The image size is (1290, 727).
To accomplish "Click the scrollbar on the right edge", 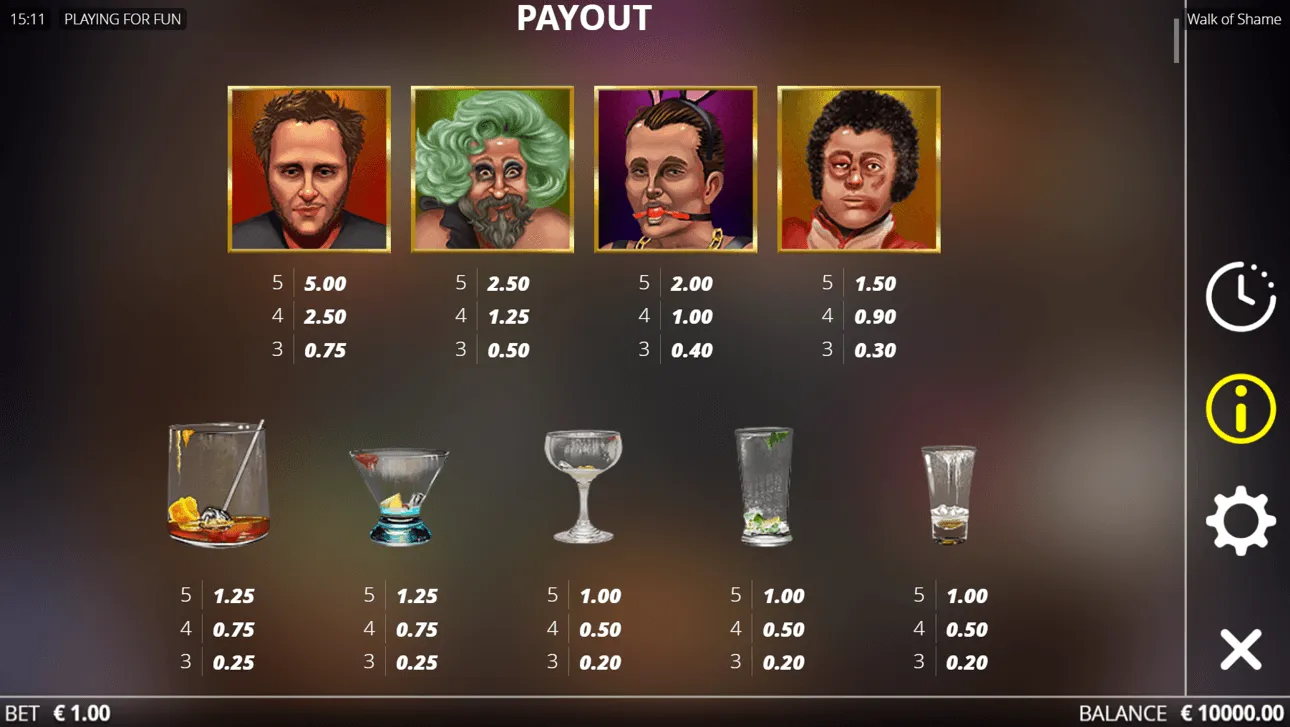I will pyautogui.click(x=1177, y=40).
